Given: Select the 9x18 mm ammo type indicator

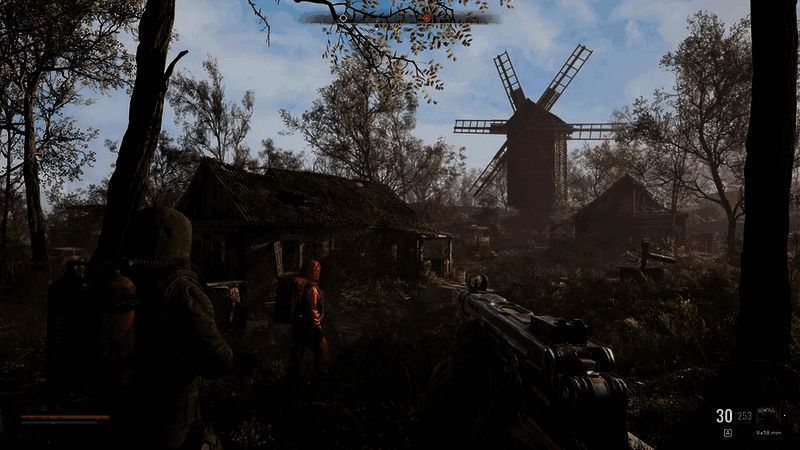Looking at the screenshot, I should (x=768, y=433).
